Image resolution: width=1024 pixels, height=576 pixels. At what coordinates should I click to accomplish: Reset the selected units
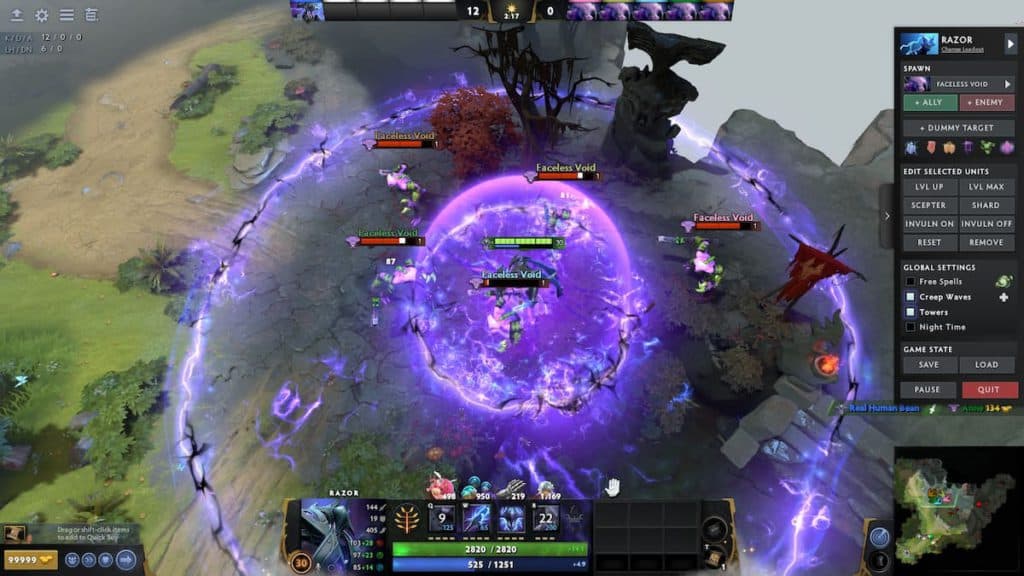[x=930, y=242]
